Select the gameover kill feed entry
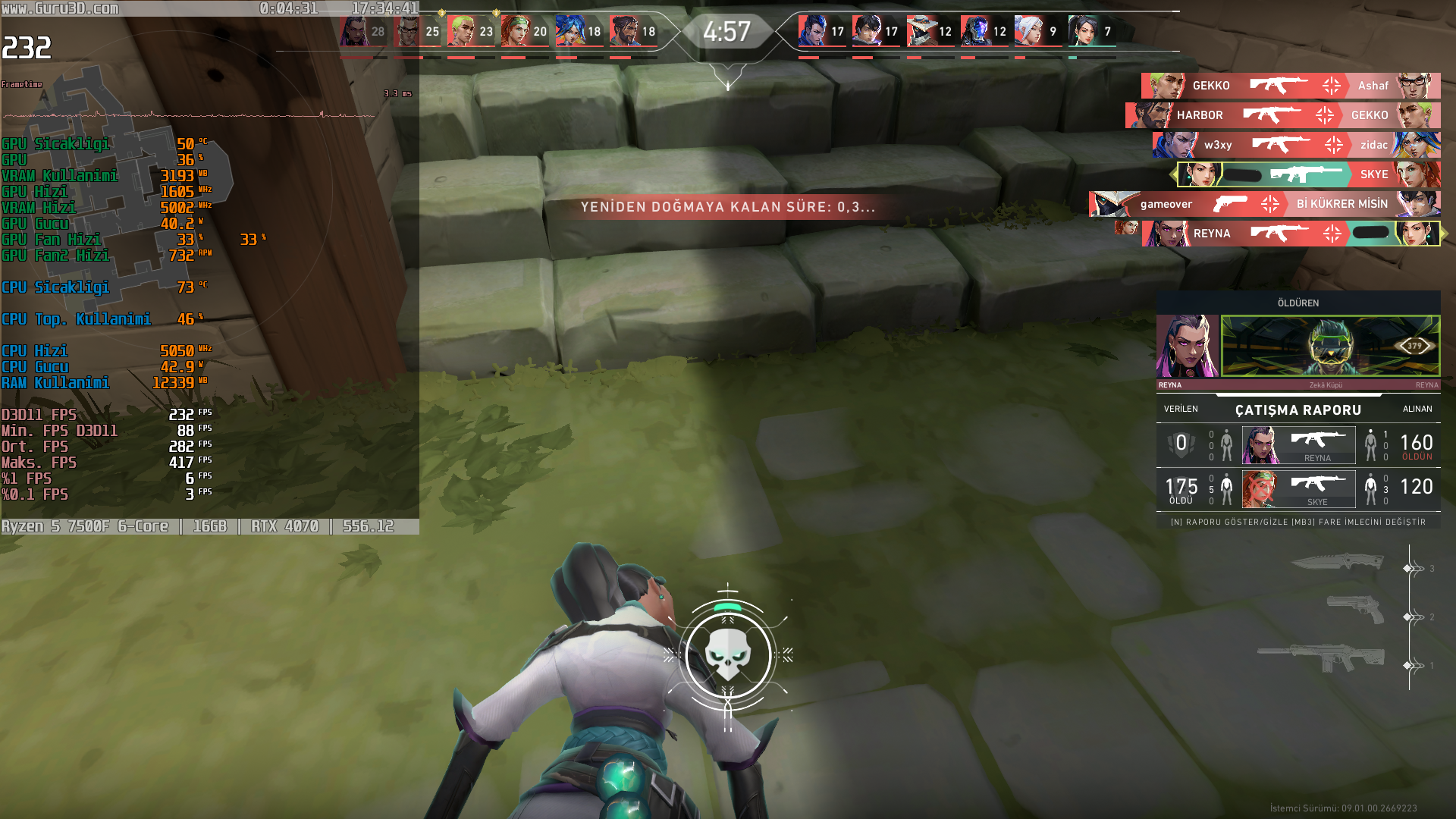The height and width of the screenshot is (819, 1456). click(x=1264, y=204)
